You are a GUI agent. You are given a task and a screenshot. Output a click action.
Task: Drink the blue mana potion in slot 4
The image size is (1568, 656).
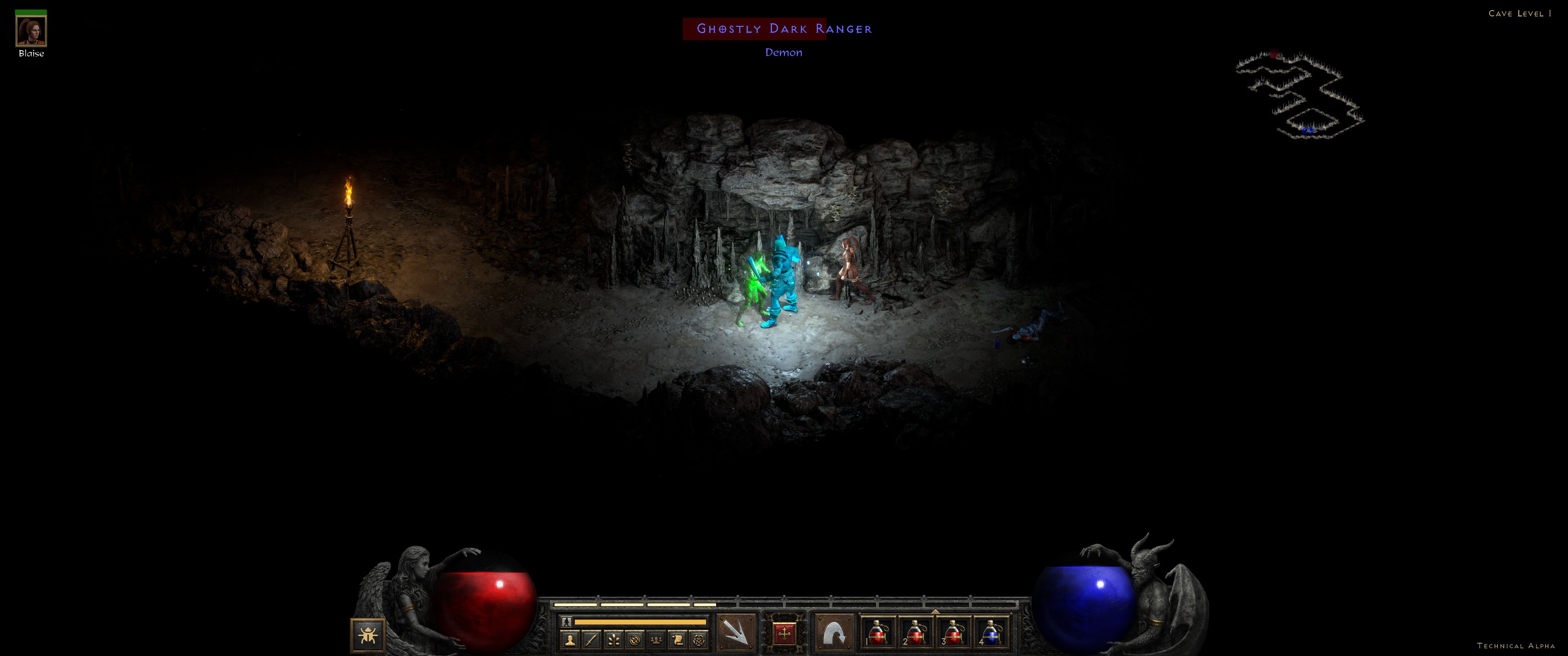click(x=991, y=633)
